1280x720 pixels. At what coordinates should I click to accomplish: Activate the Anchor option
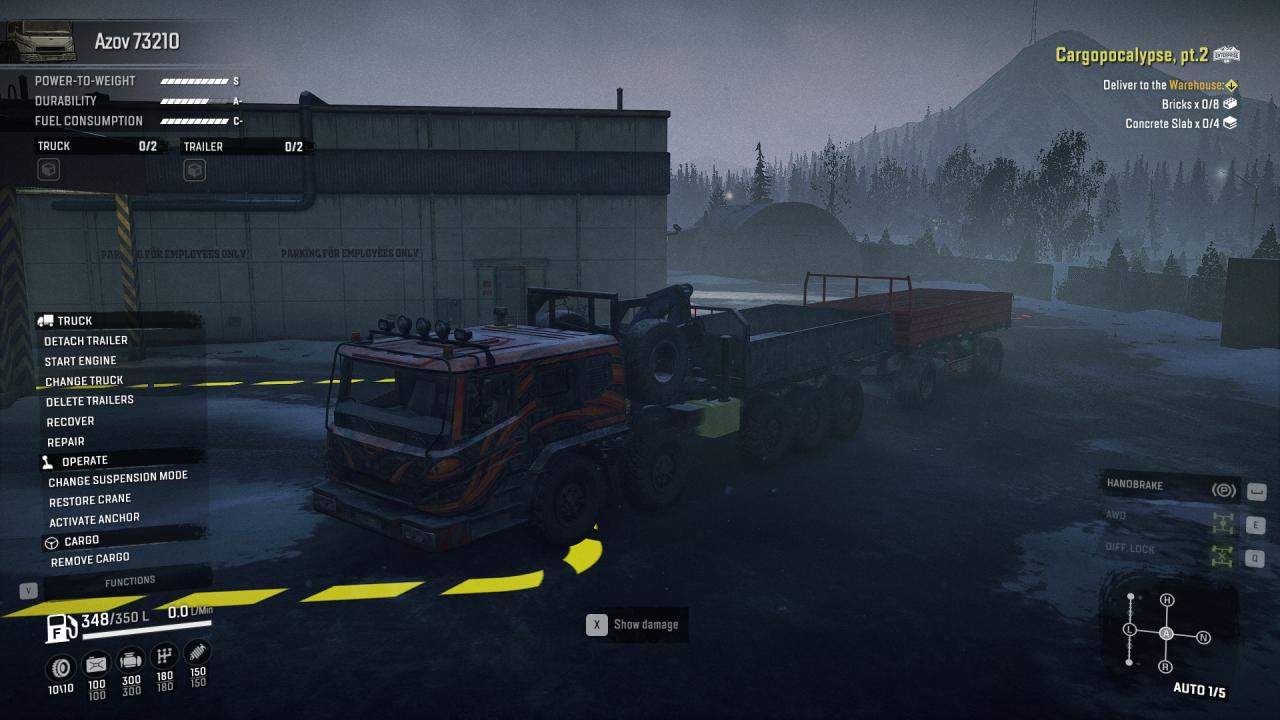(94, 520)
